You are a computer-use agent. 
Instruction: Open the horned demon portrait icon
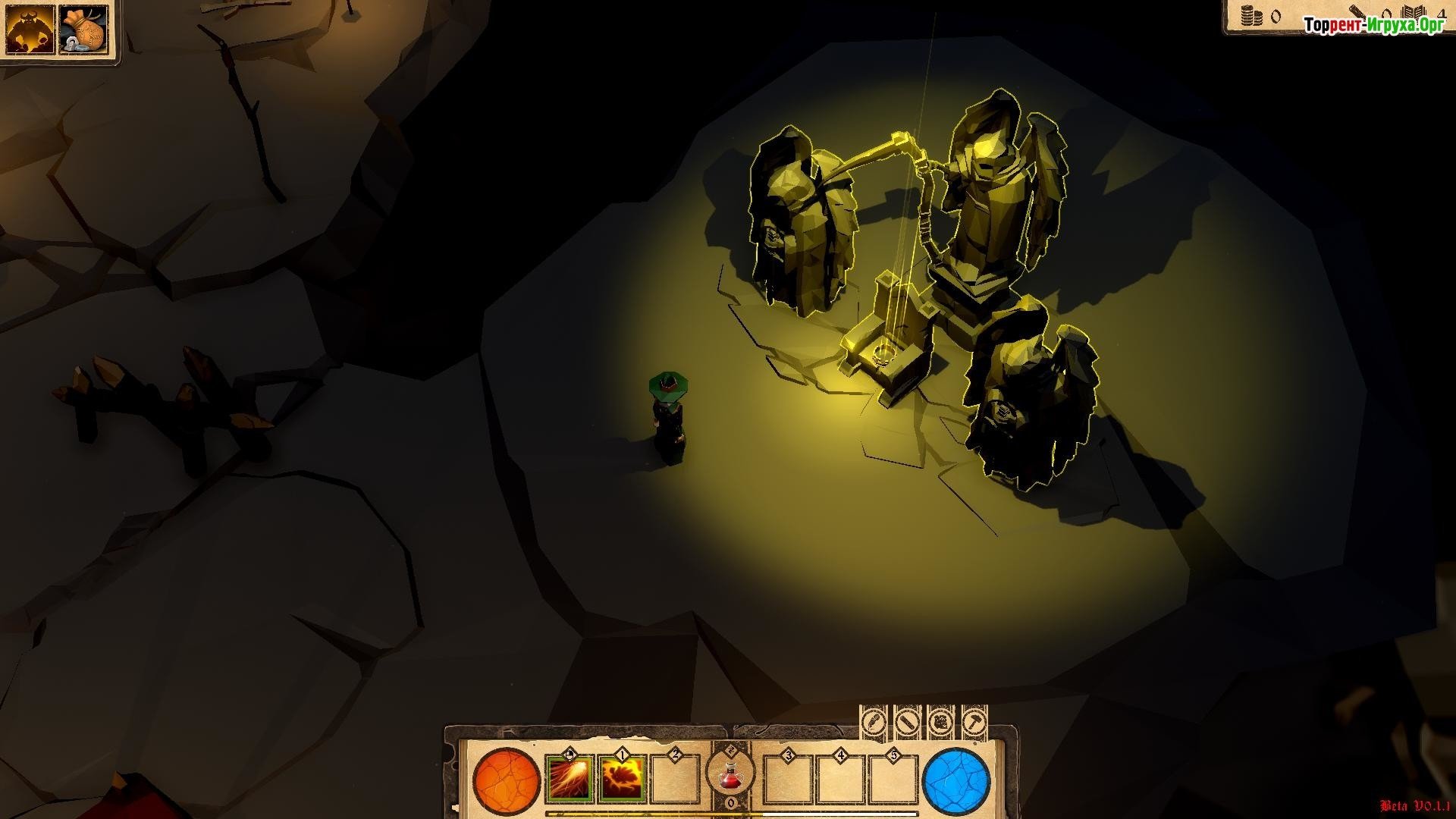tap(30, 30)
